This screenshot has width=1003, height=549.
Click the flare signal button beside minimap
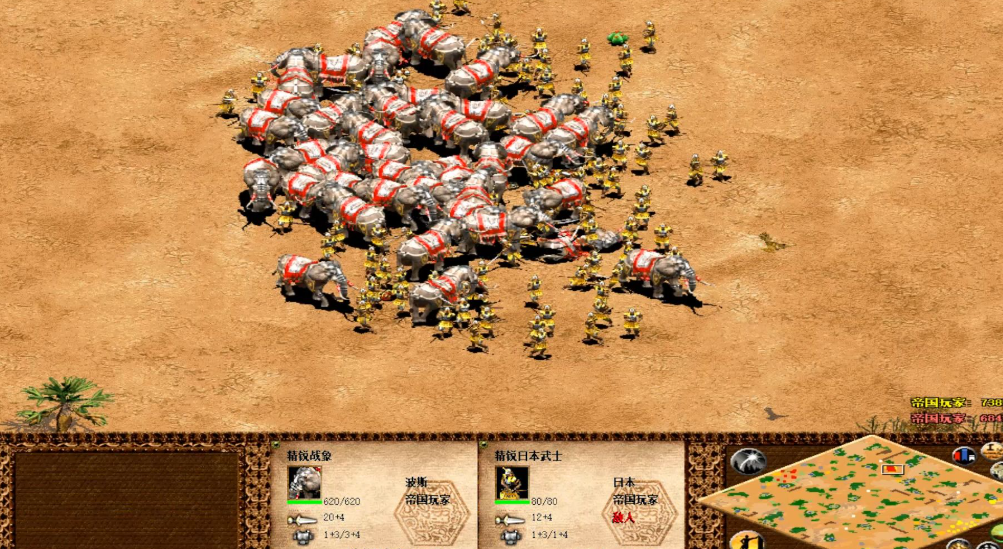[747, 461]
